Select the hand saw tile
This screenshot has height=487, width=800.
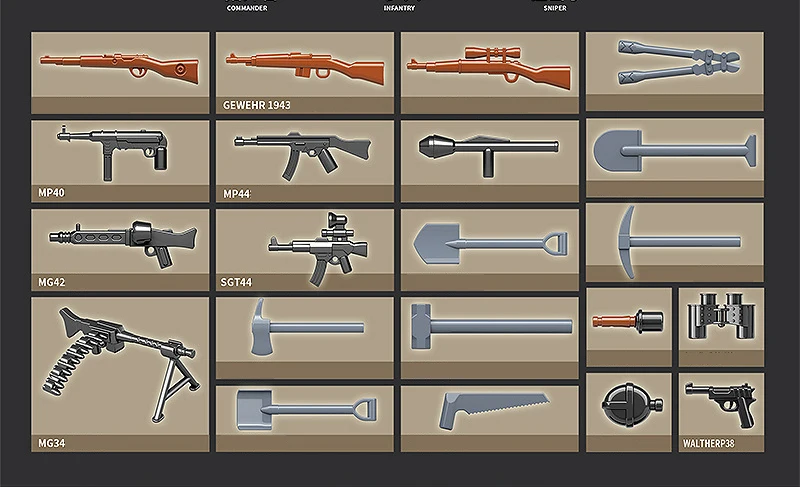tap(490, 410)
